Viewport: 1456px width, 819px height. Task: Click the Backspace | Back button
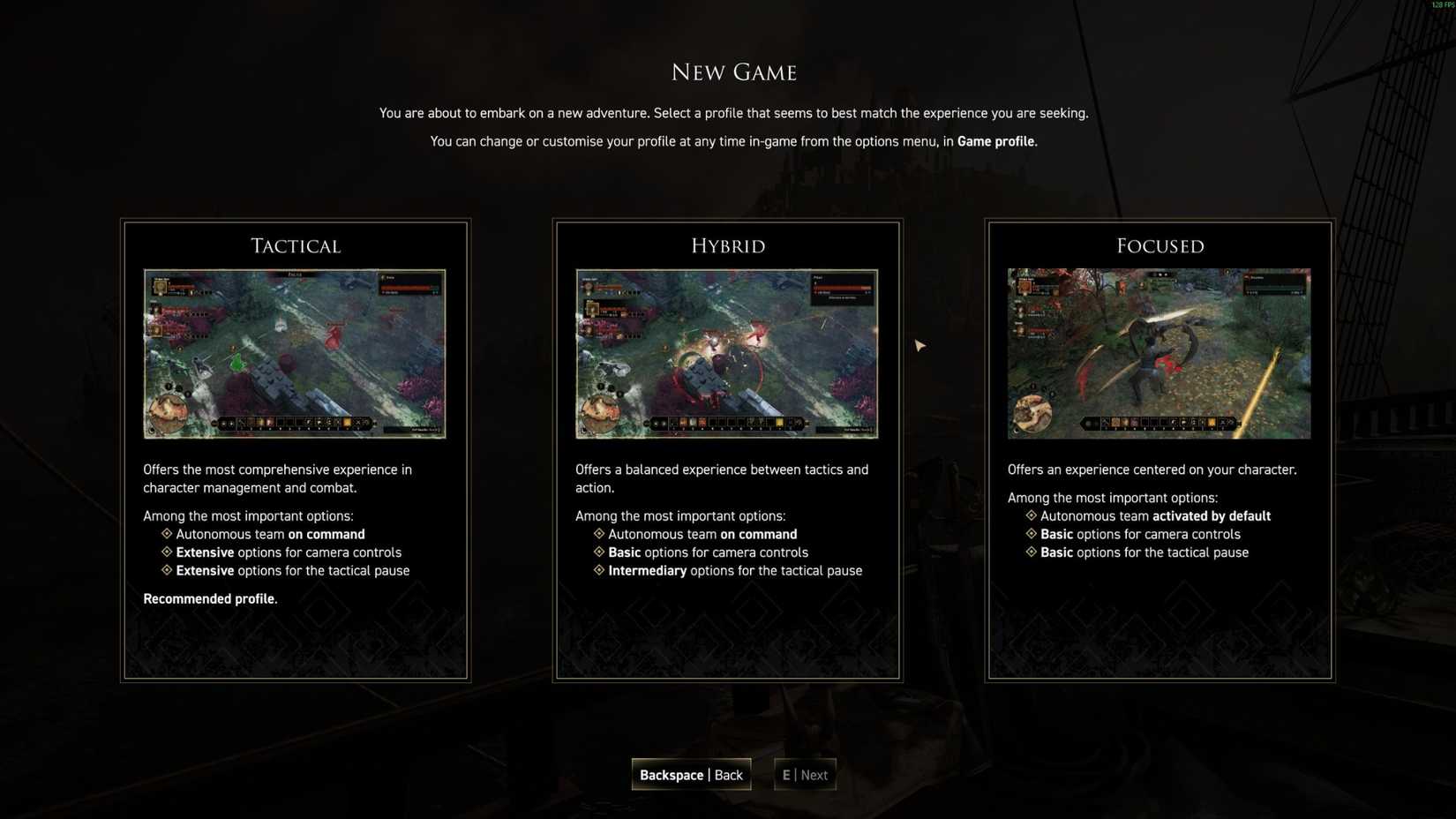coord(691,774)
